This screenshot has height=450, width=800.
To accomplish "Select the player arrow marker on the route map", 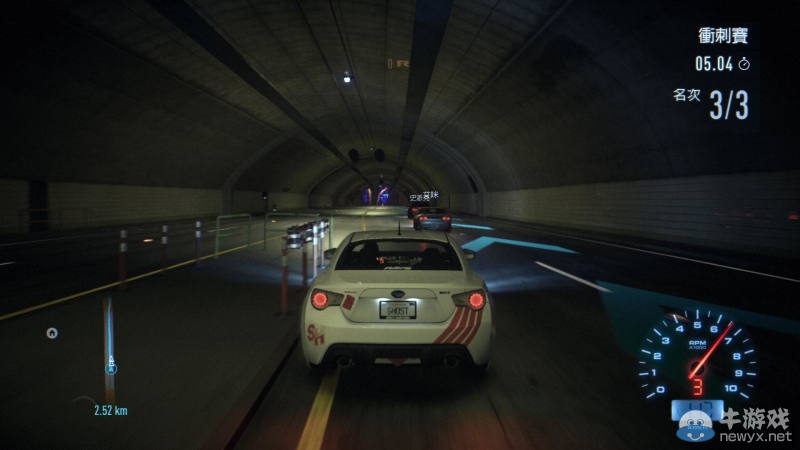I will pos(111,367).
